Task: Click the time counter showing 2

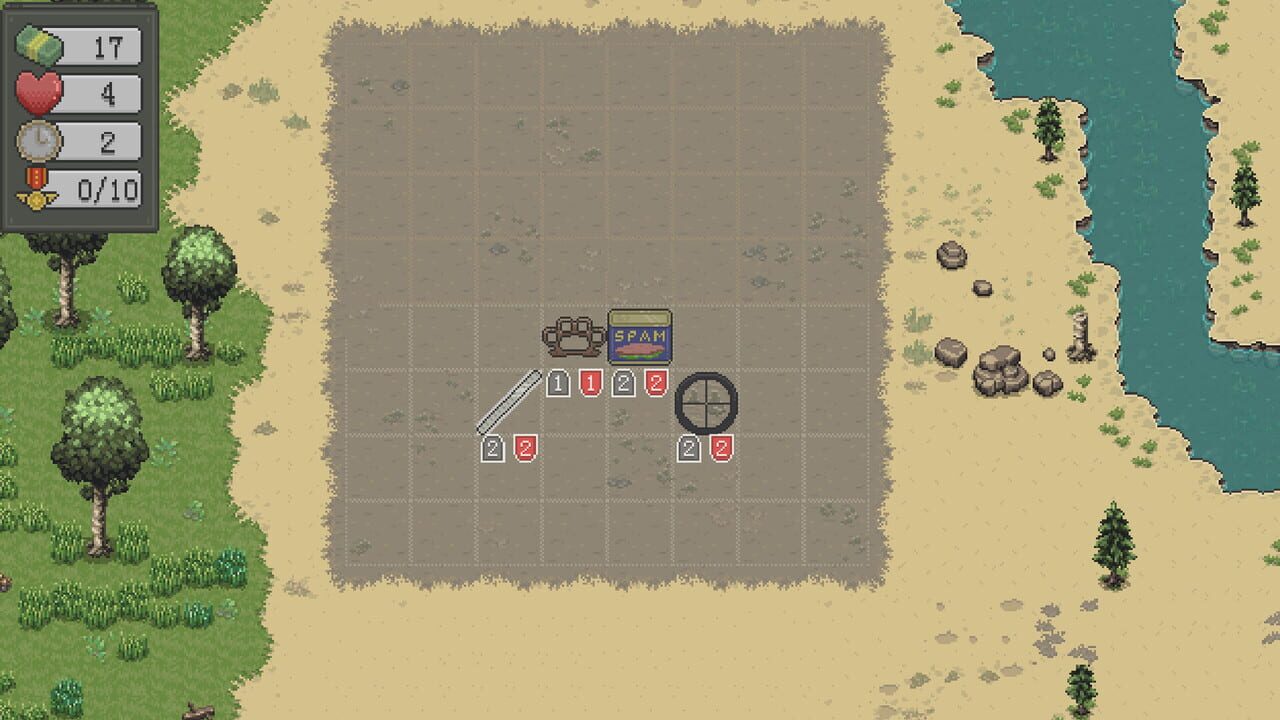Action: [110, 141]
